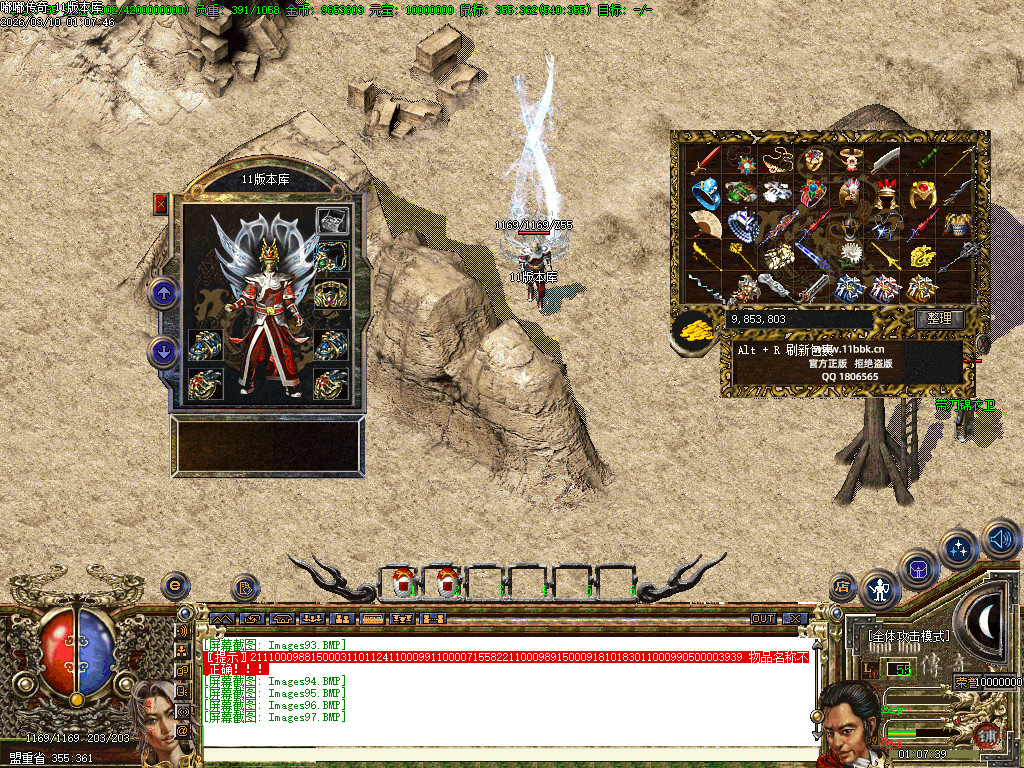Choose the red-plumed golden helmet in the bag
The height and width of the screenshot is (768, 1024).
point(887,191)
